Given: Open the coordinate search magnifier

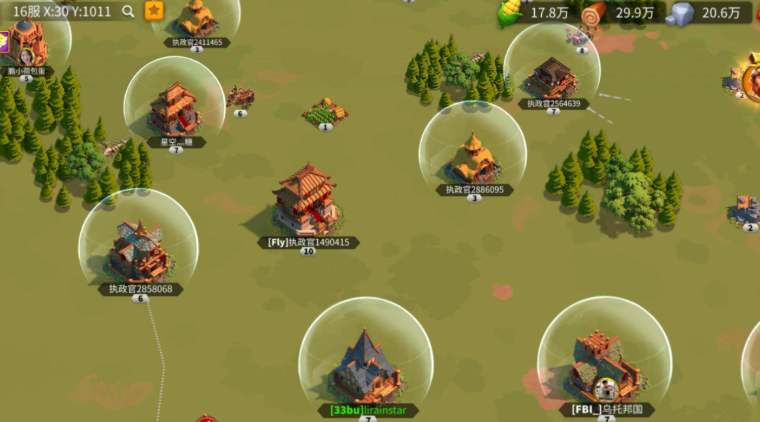Looking at the screenshot, I should tap(128, 11).
